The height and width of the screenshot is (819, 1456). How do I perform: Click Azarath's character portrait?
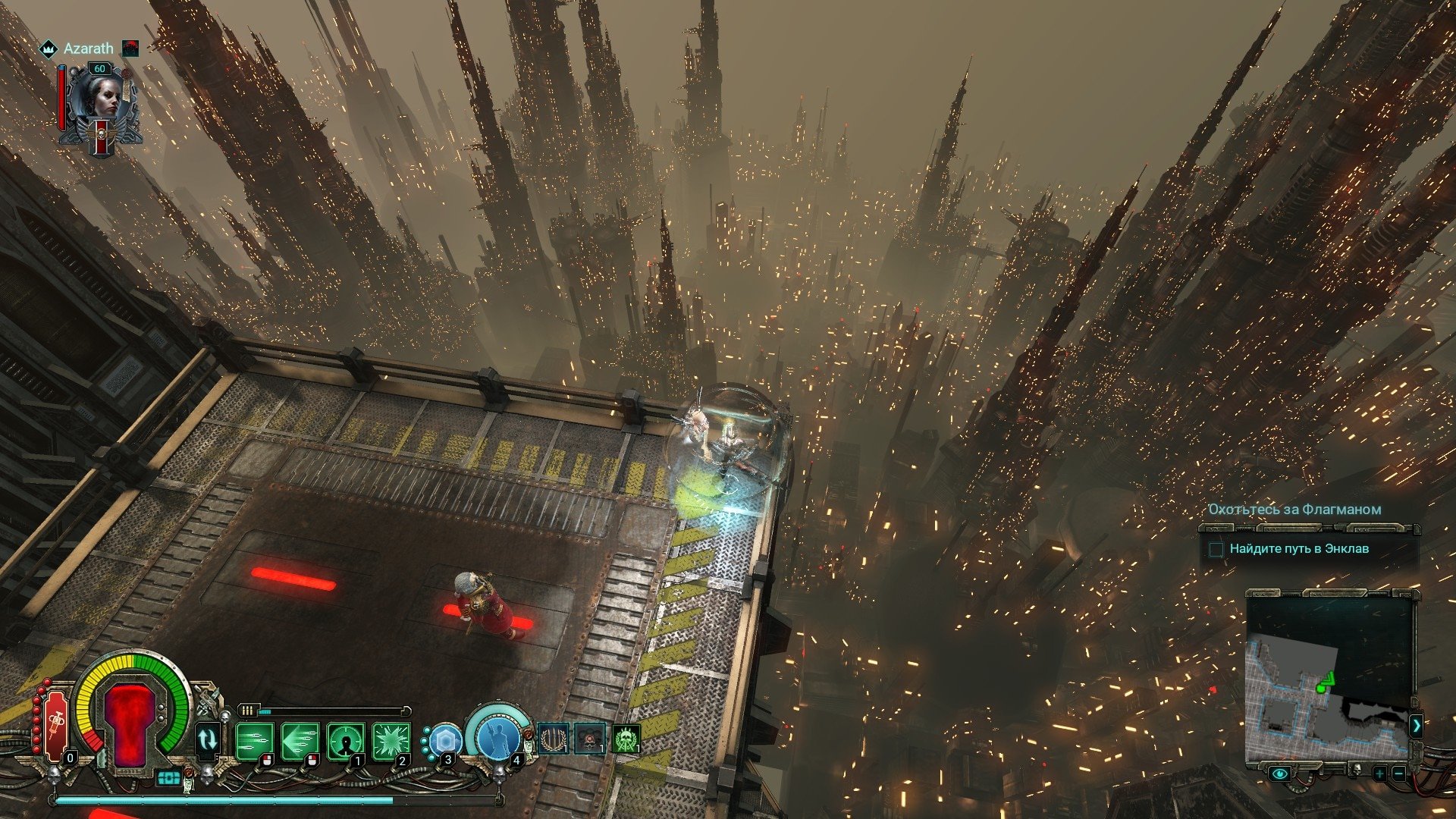coord(100,102)
